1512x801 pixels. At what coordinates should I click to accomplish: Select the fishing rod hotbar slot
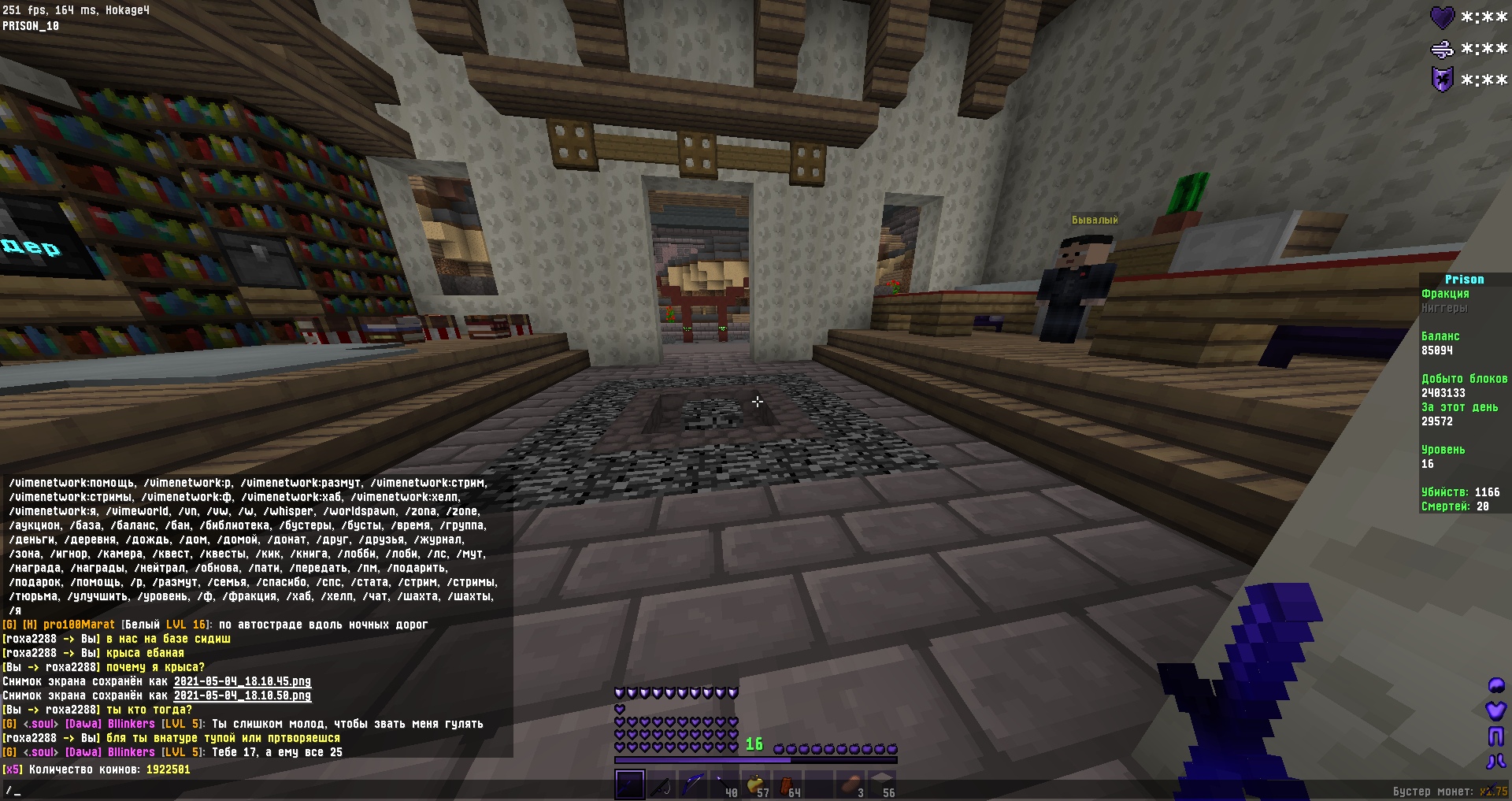tap(661, 784)
